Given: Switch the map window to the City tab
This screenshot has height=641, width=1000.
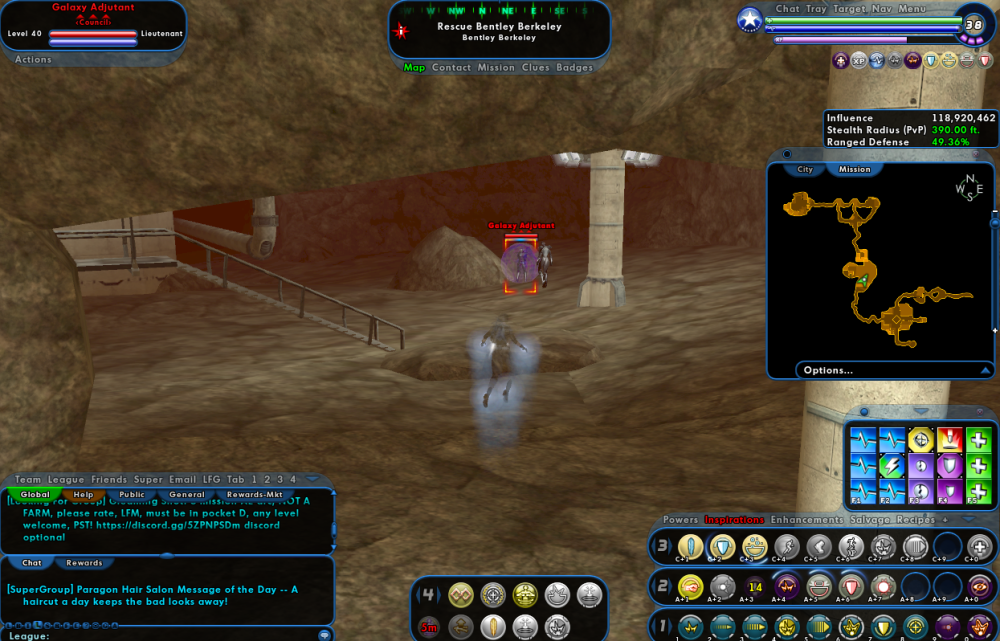Looking at the screenshot, I should (805, 169).
